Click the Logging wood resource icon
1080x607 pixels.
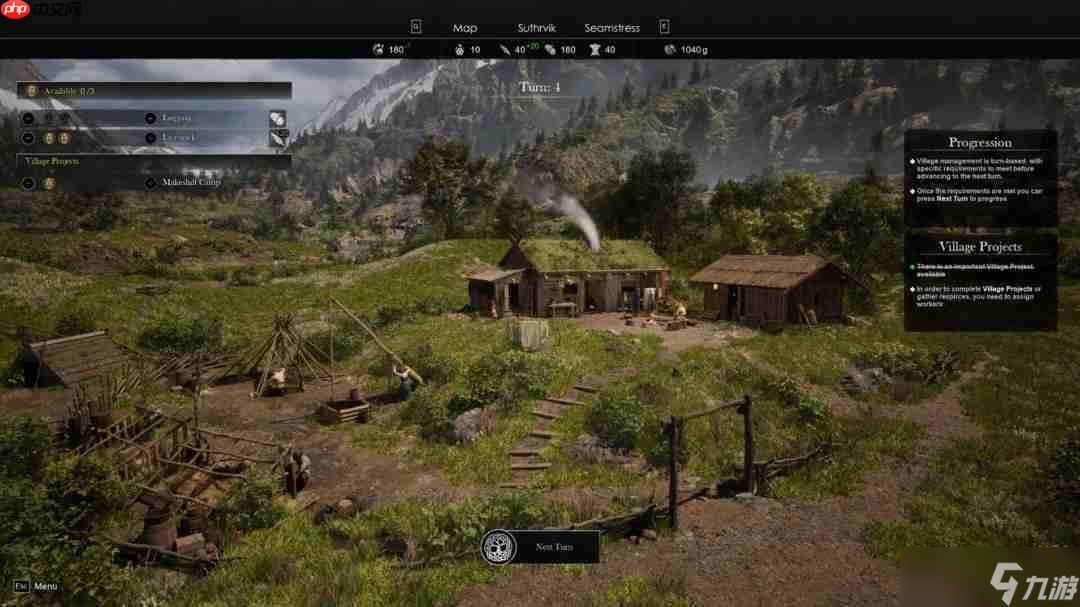(x=277, y=118)
